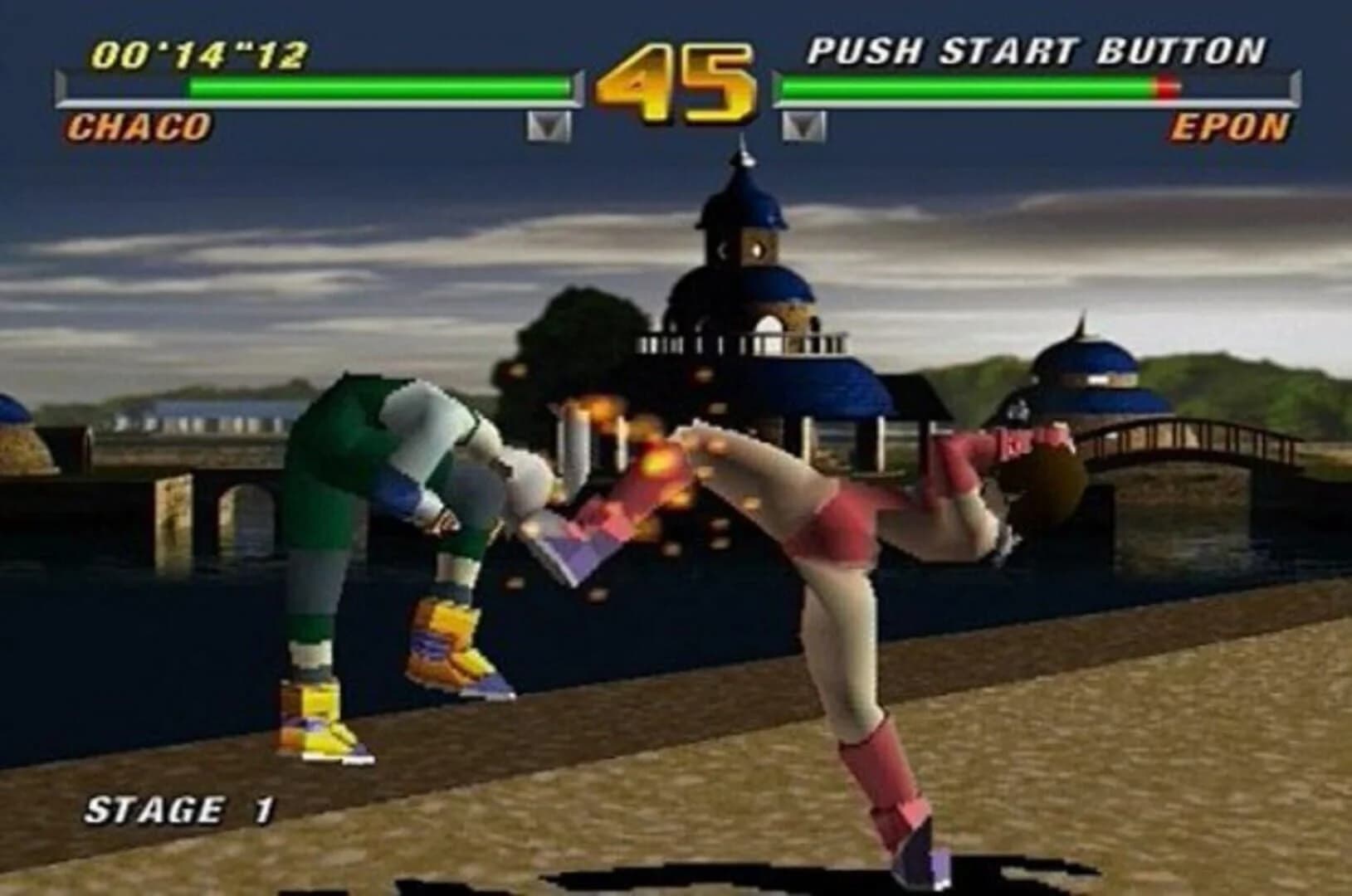The height and width of the screenshot is (896, 1352).
Task: Click the right gray arrow indicator
Action: pos(801,124)
